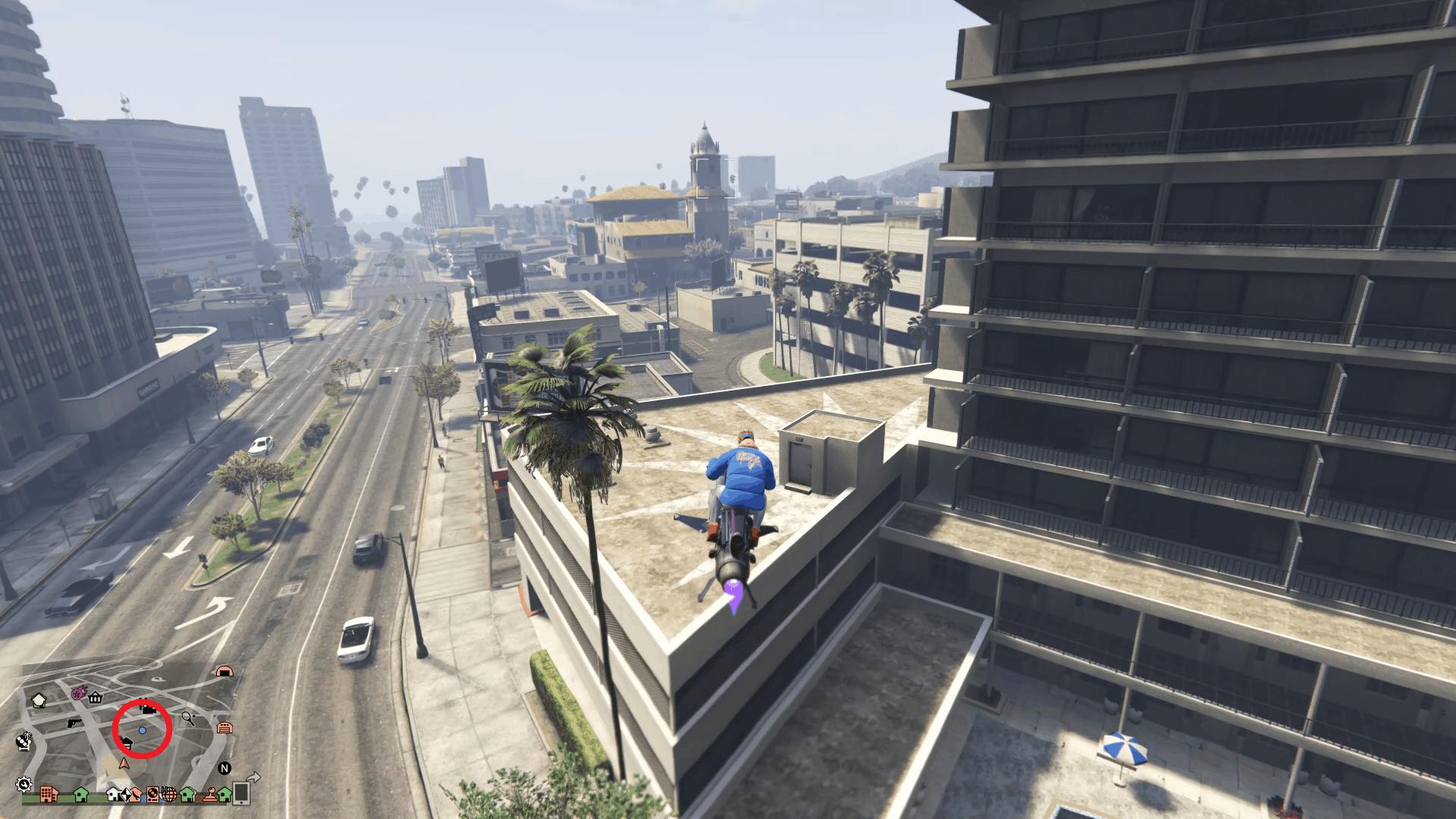The width and height of the screenshot is (1456, 819).
Task: Click the hangar blip on the minimap
Action: click(224, 672)
